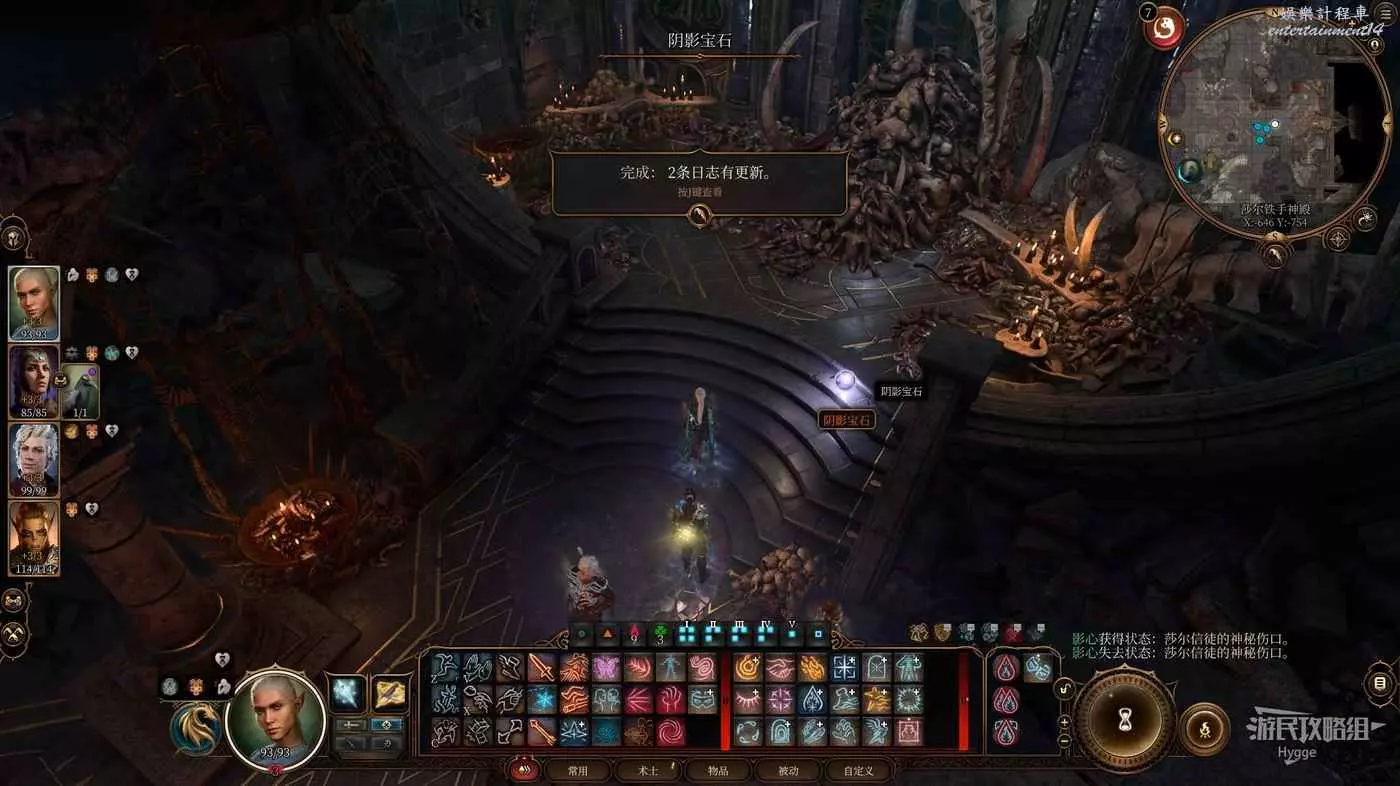Cast the red spiral spell icon
Viewport: 1400px width, 786px height.
pos(671,731)
